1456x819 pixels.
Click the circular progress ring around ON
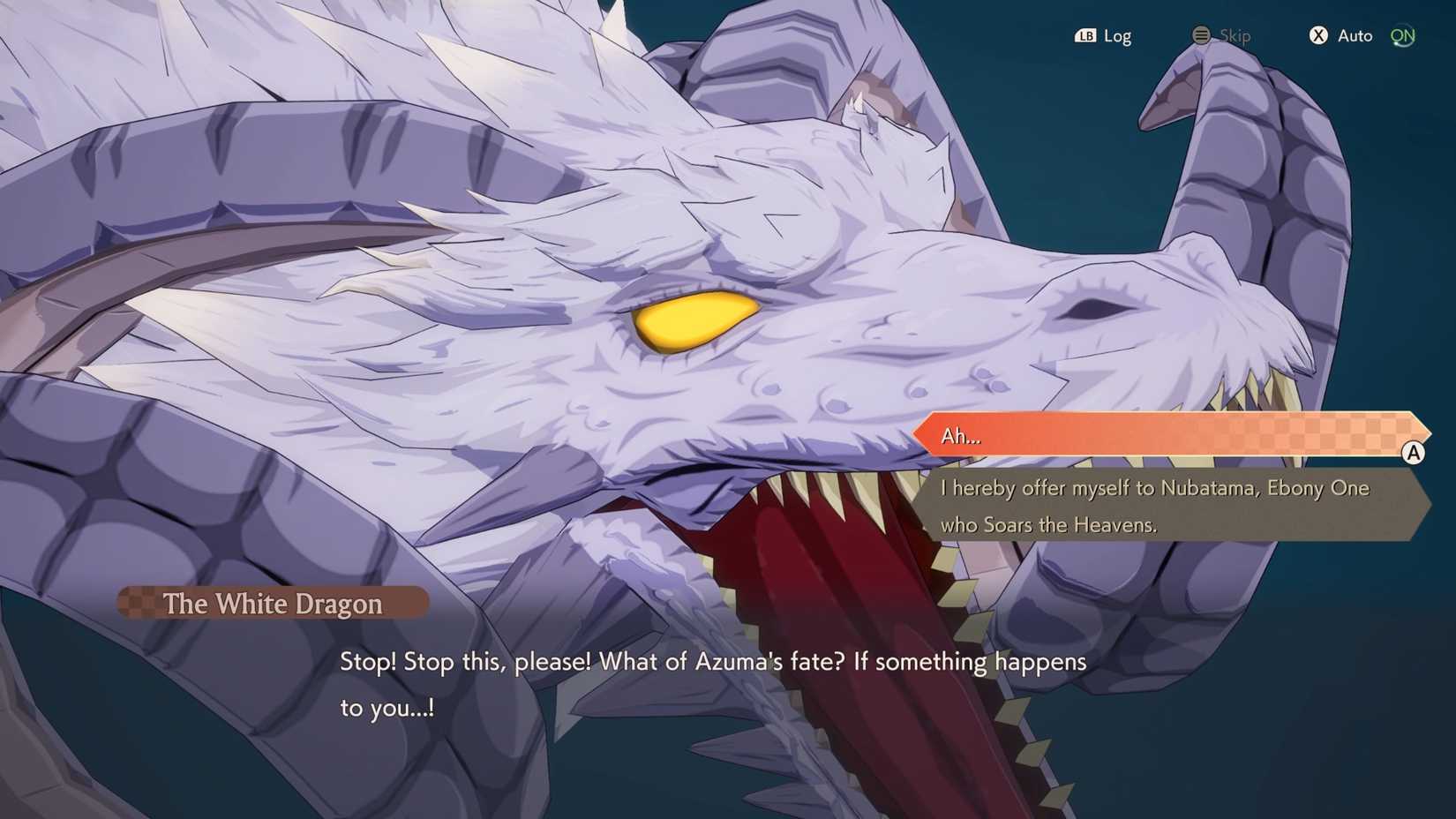click(x=1403, y=35)
